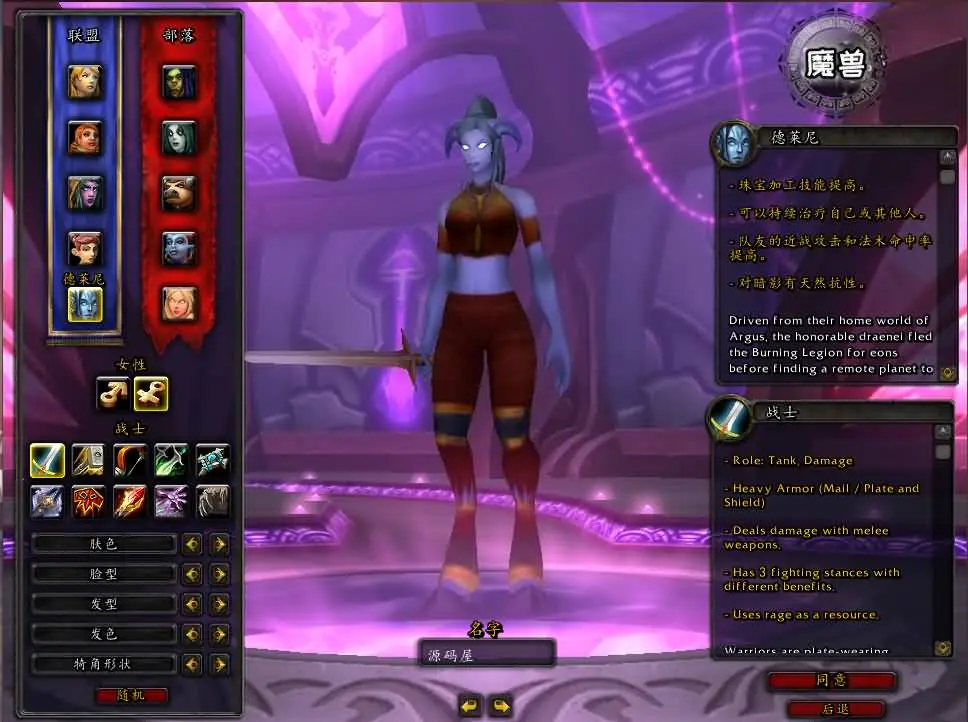Screen dimensions: 968x722
Task: Go back using the 后退 button
Action: click(836, 709)
